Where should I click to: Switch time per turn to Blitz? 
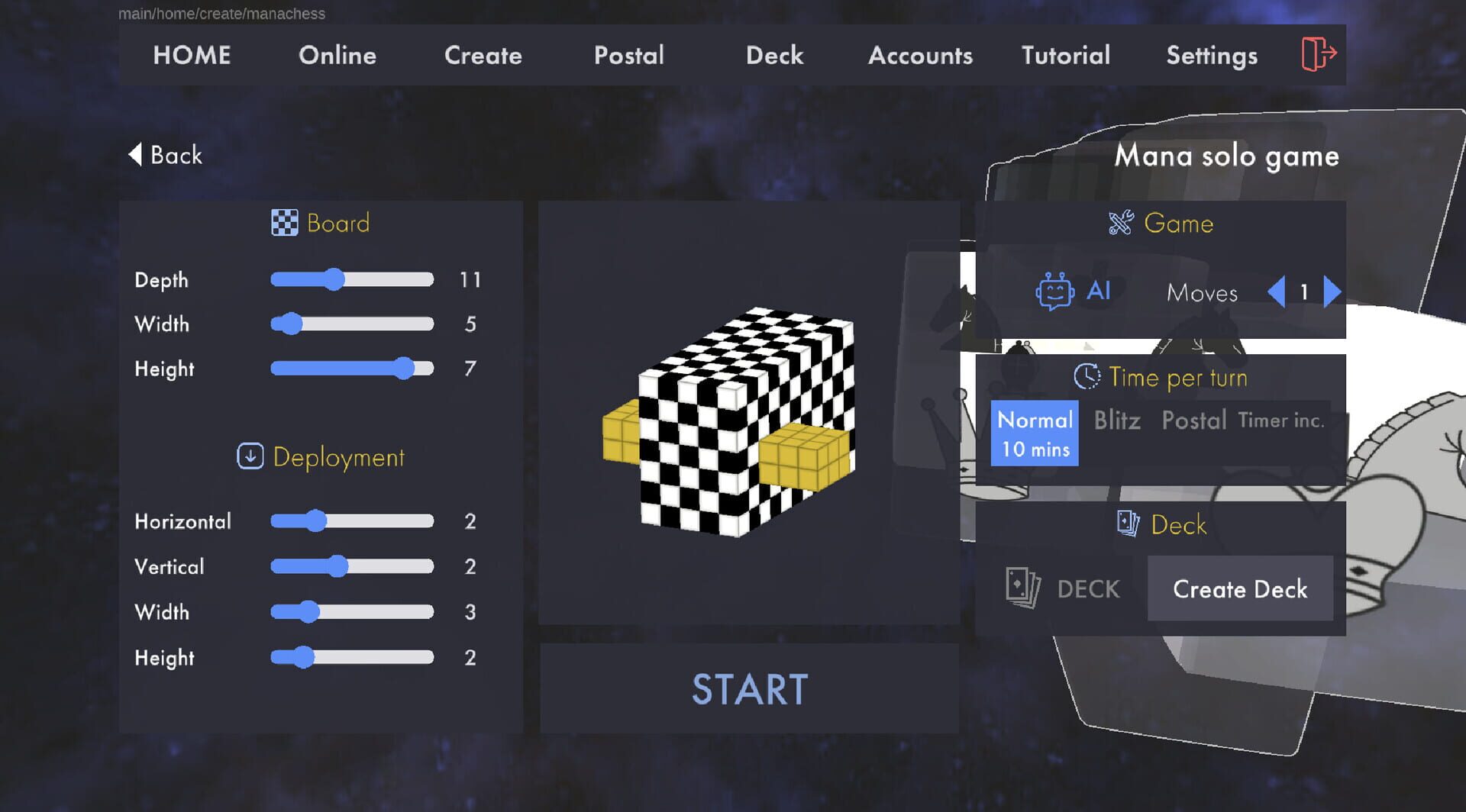point(1116,420)
